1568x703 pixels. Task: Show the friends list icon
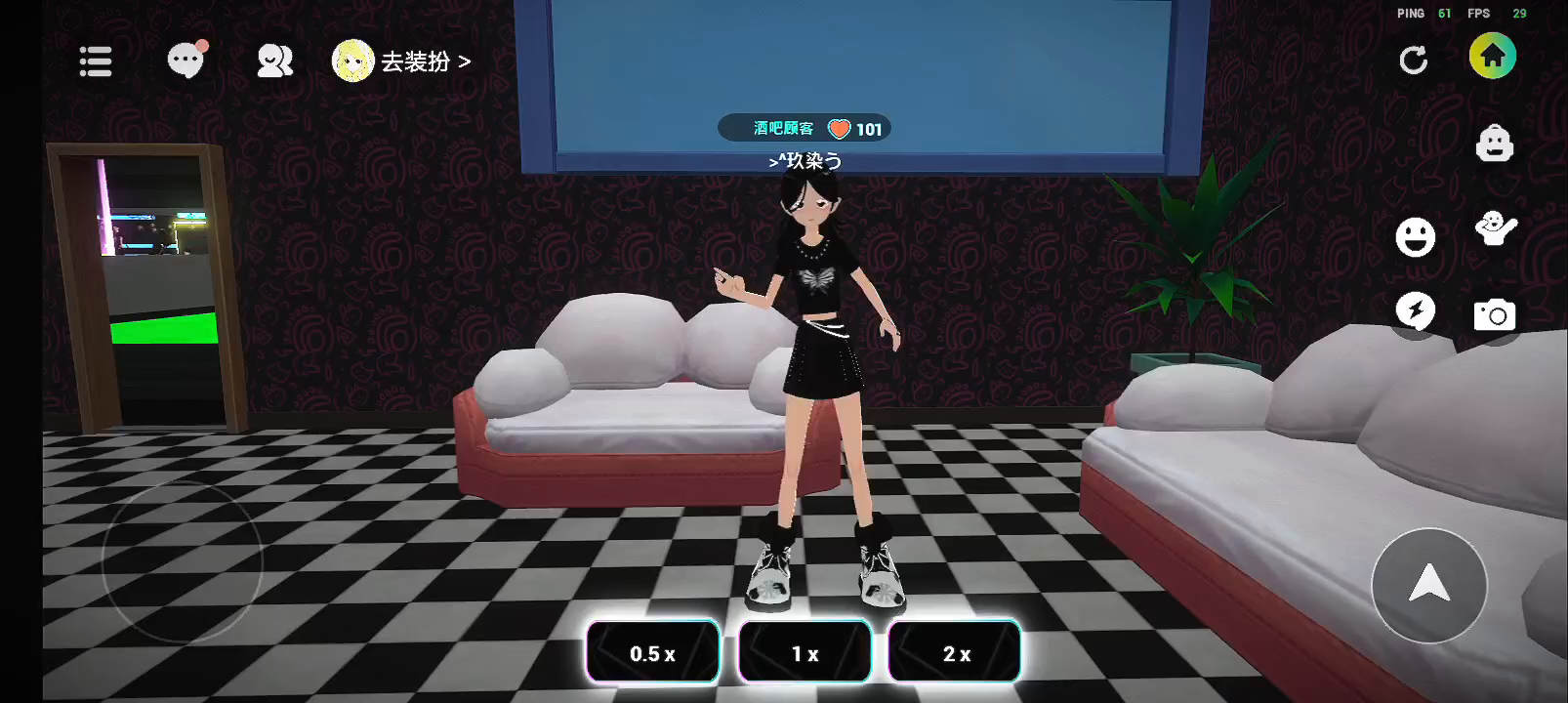(x=274, y=62)
